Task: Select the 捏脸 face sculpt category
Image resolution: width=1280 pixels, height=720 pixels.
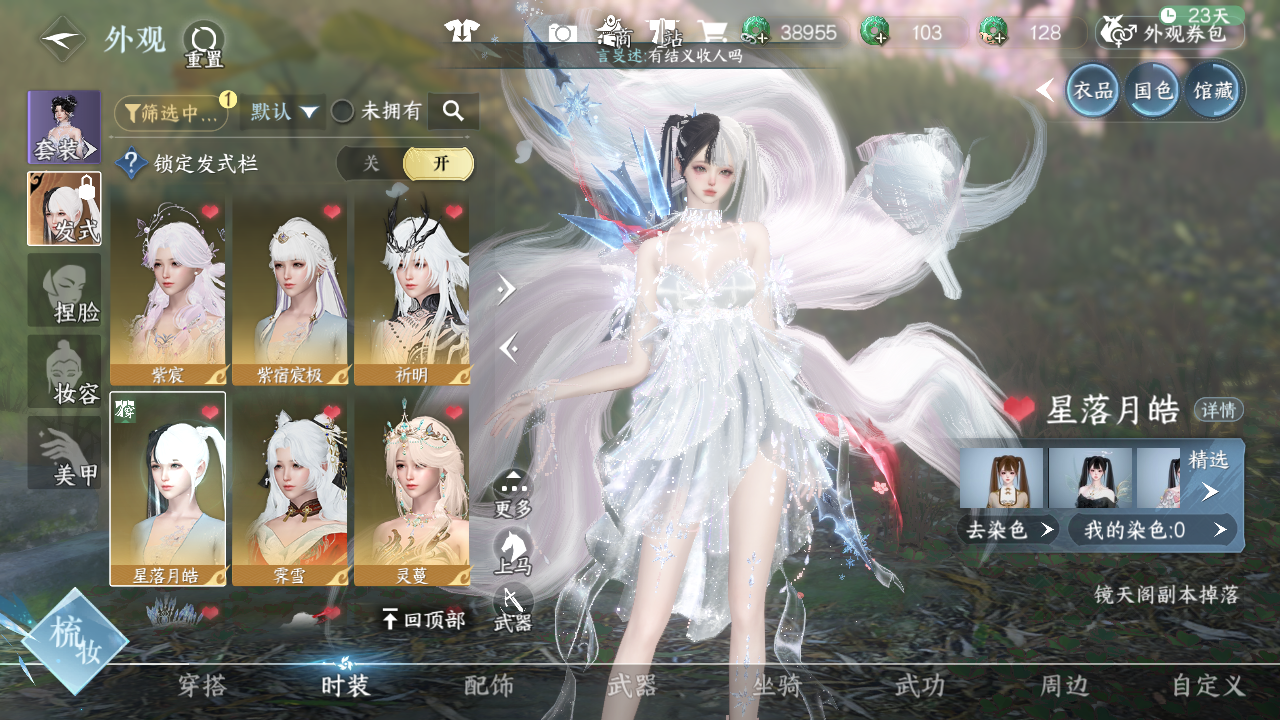Action: (64, 290)
